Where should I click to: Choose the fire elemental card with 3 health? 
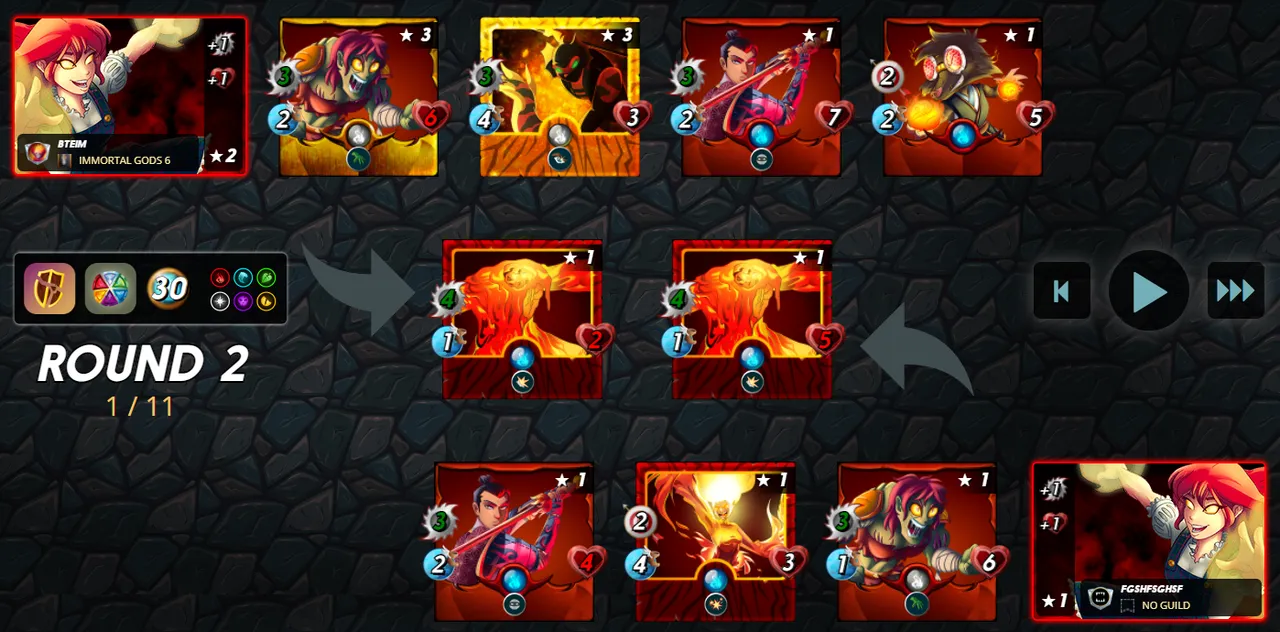pyautogui.click(x=716, y=542)
